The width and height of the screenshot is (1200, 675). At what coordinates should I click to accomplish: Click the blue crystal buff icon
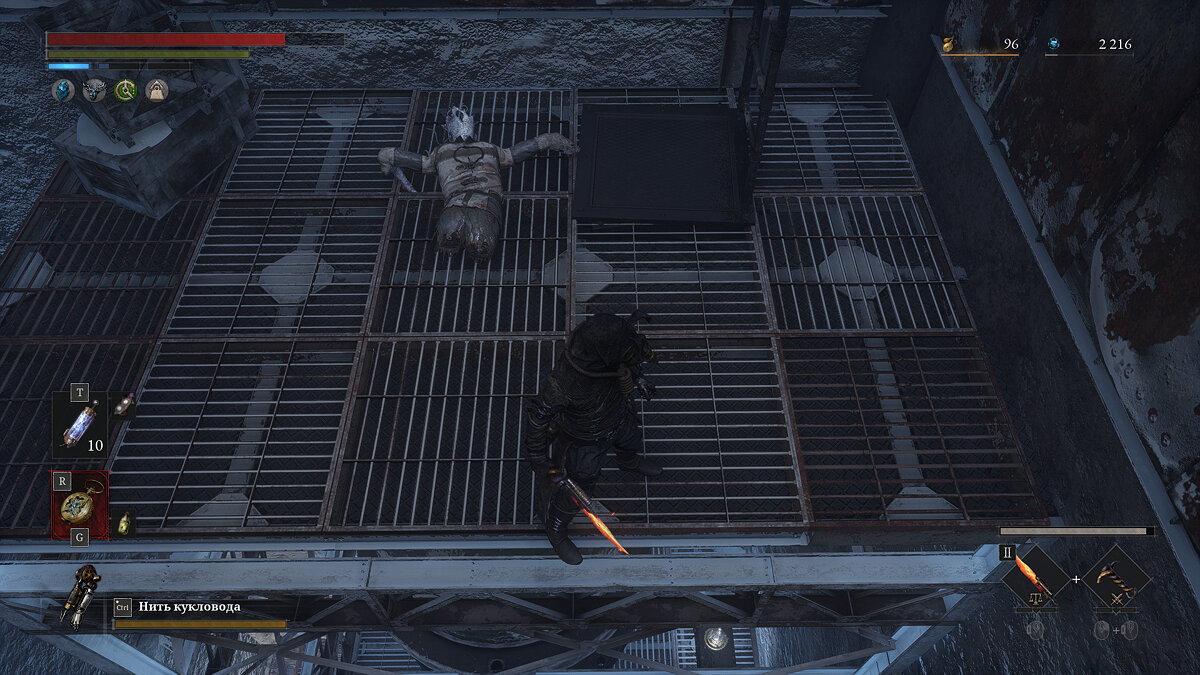tap(63, 91)
